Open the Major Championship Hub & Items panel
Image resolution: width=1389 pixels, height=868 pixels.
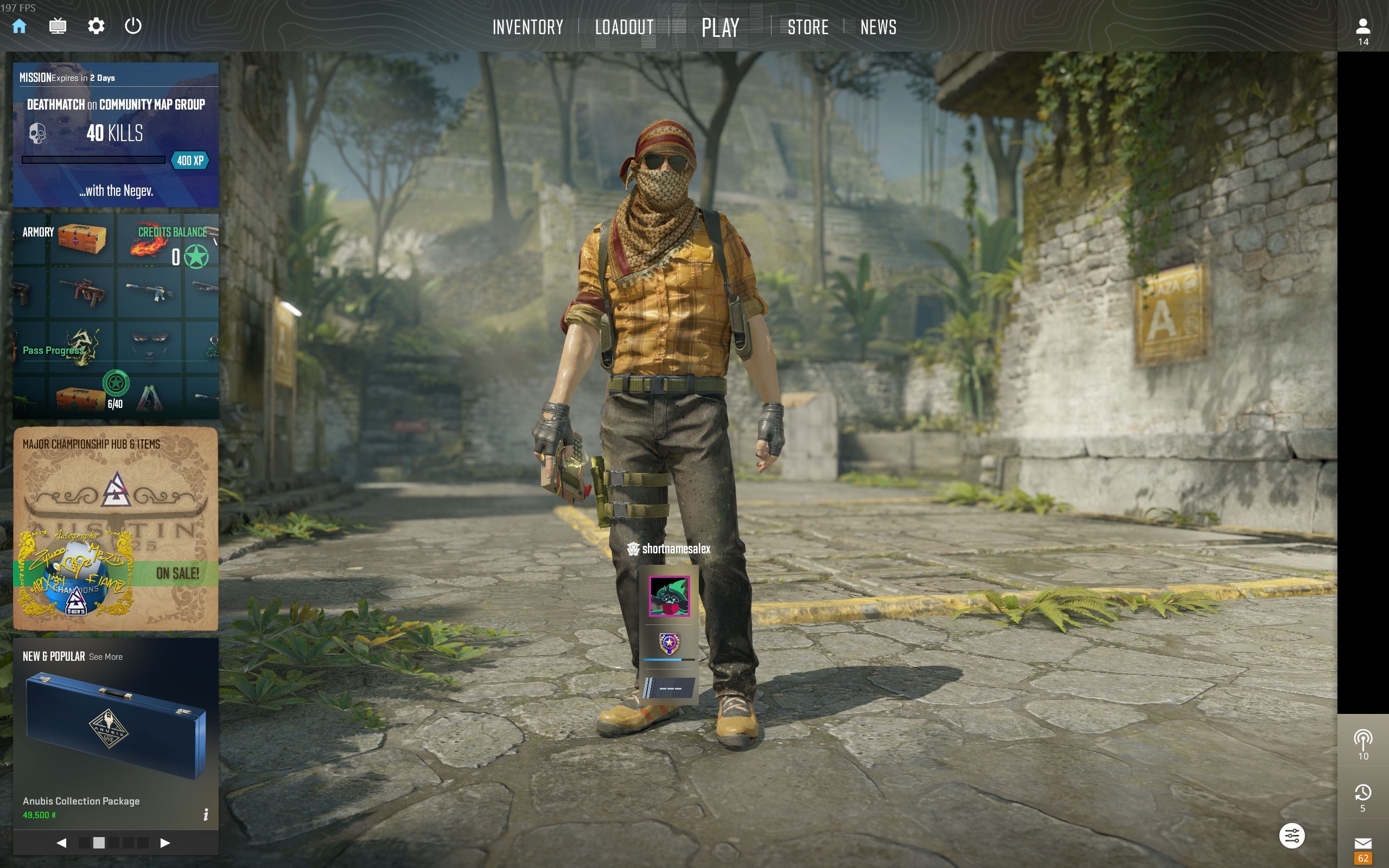pyautogui.click(x=116, y=528)
